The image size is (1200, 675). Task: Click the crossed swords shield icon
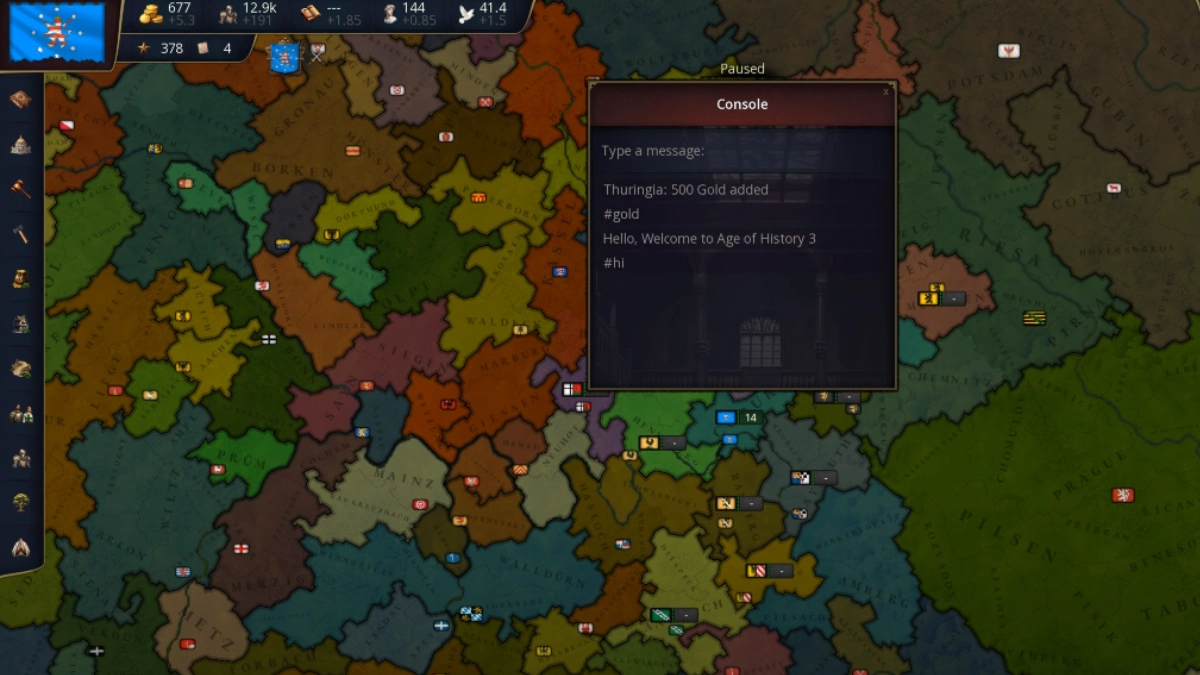(317, 52)
